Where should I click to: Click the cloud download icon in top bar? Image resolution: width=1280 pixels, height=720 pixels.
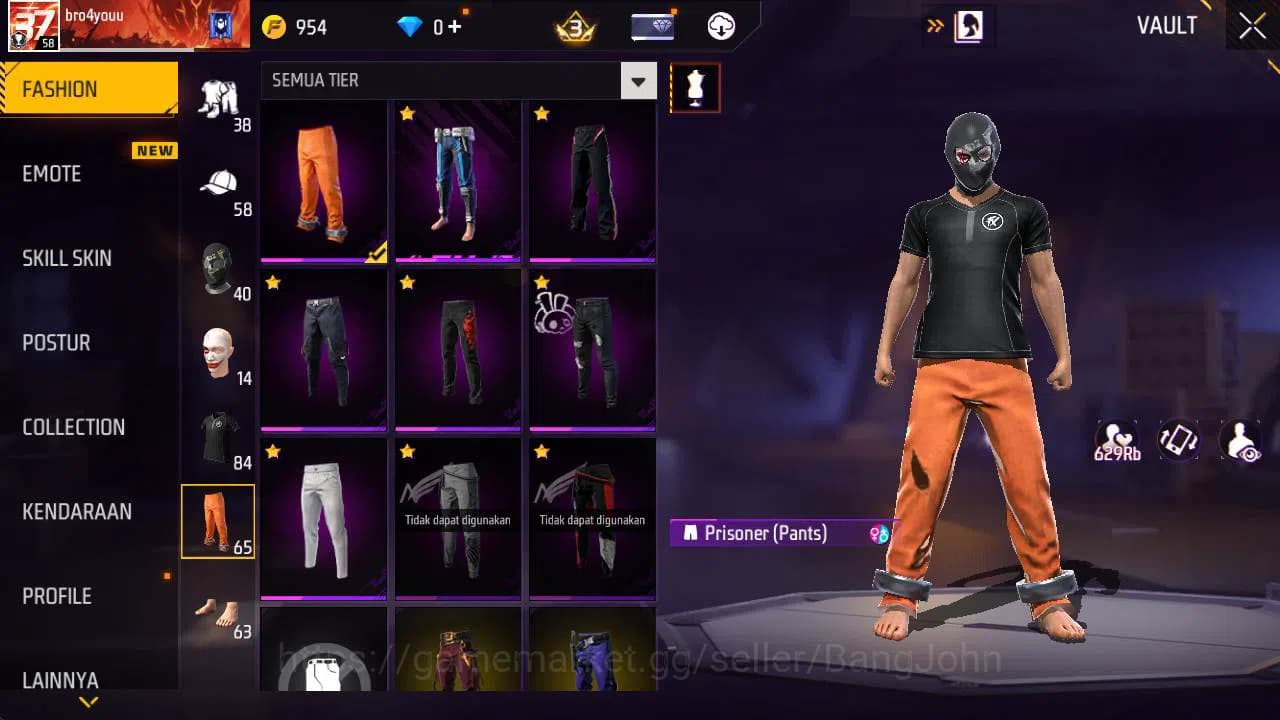coord(720,26)
